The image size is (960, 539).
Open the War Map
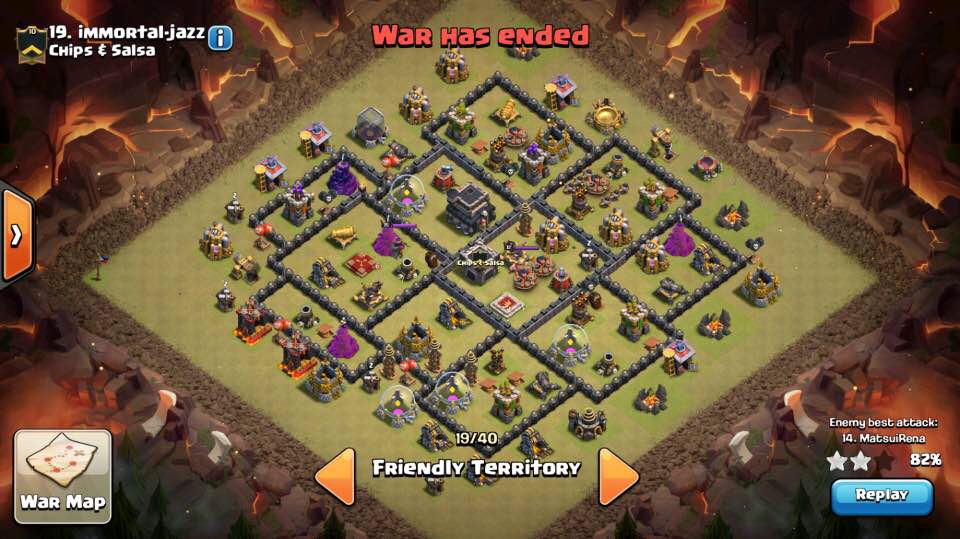coord(63,472)
